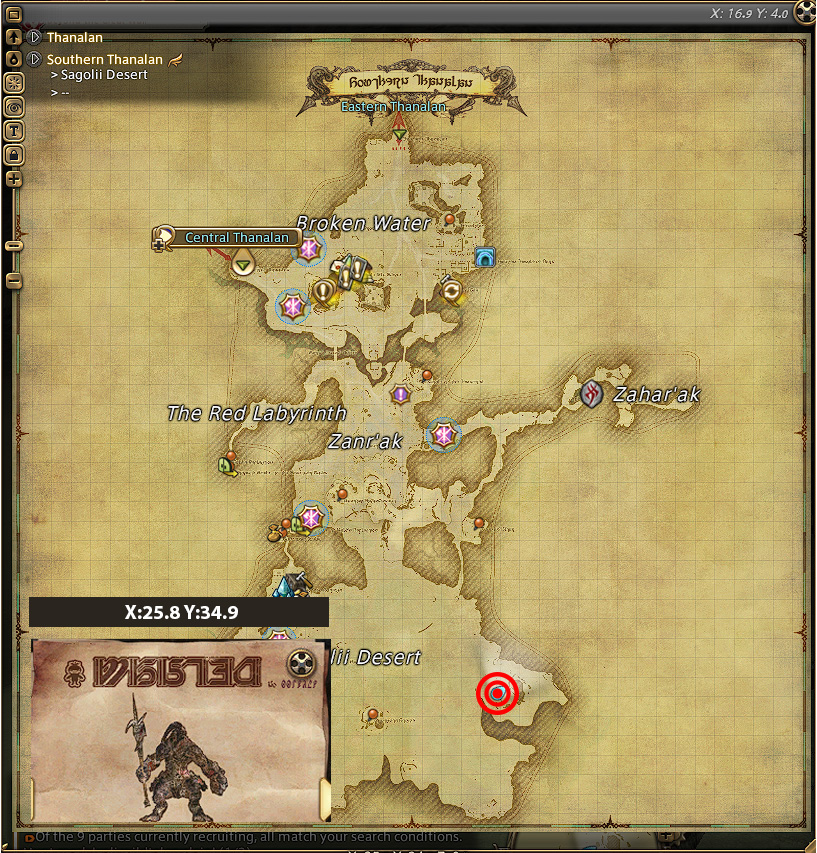Toggle map text labels with the T button
817x853 pixels.
click(x=14, y=130)
